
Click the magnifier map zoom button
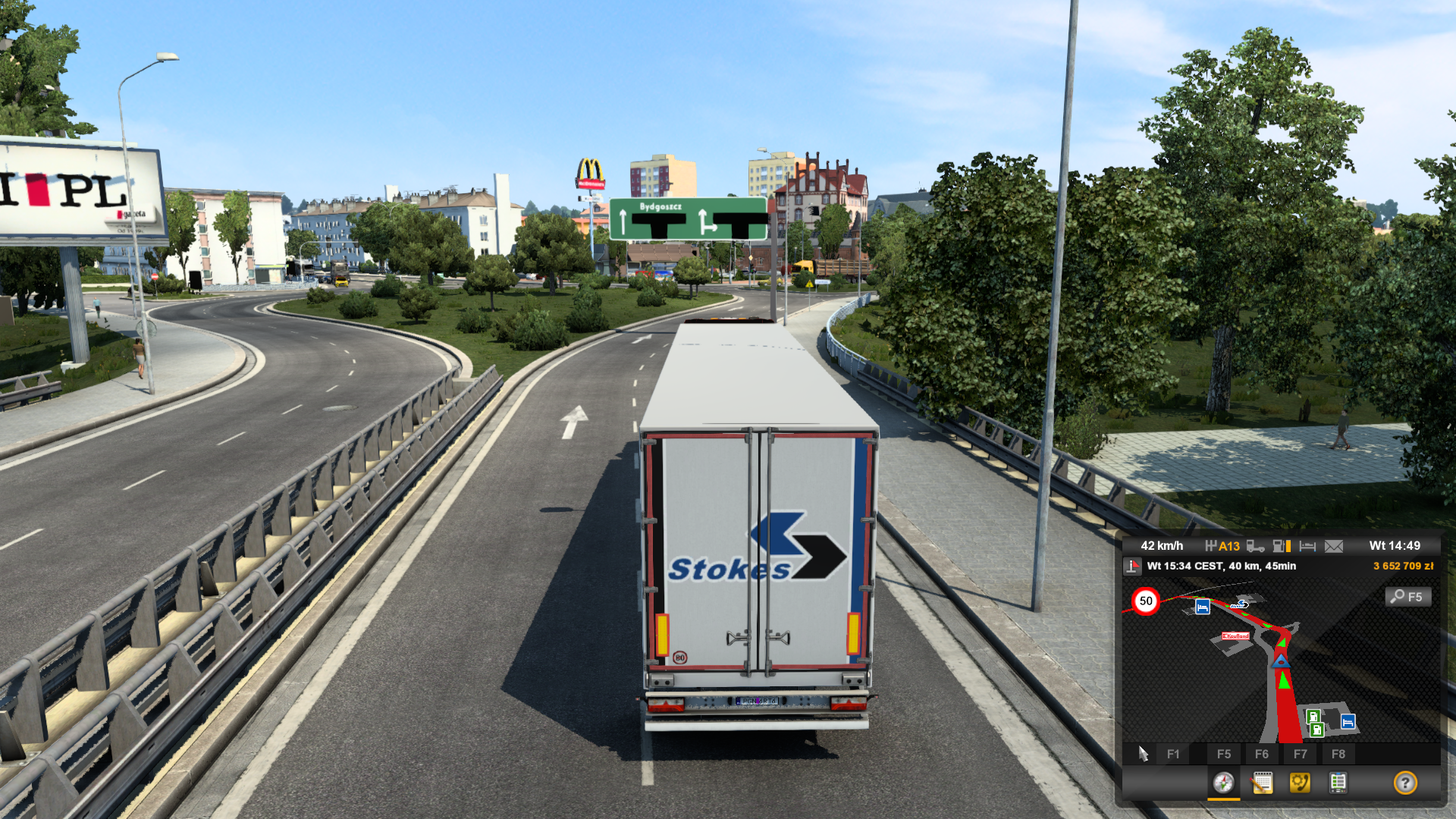coord(1408,597)
